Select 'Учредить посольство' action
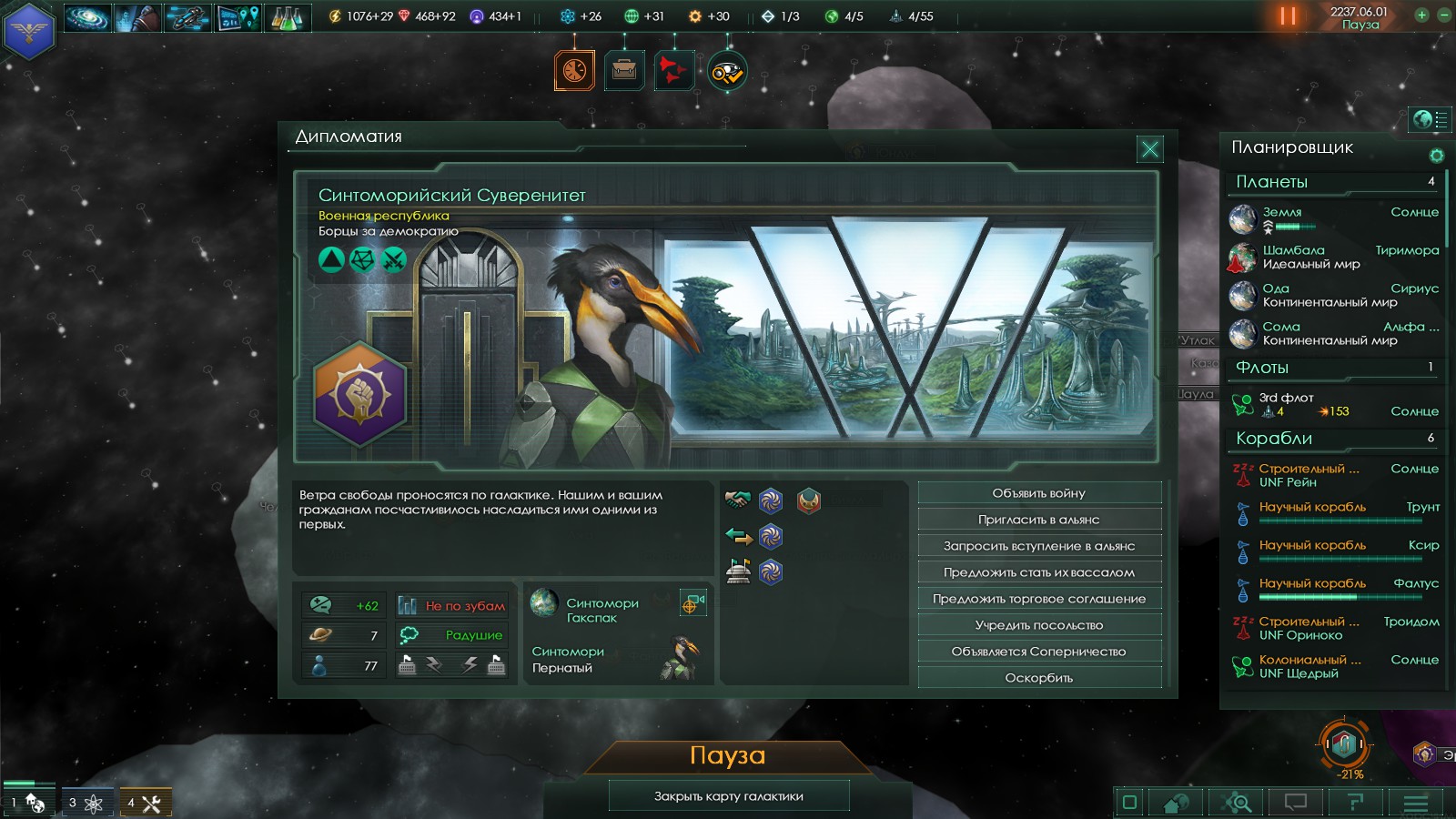The width and height of the screenshot is (1456, 819). [x=1039, y=625]
